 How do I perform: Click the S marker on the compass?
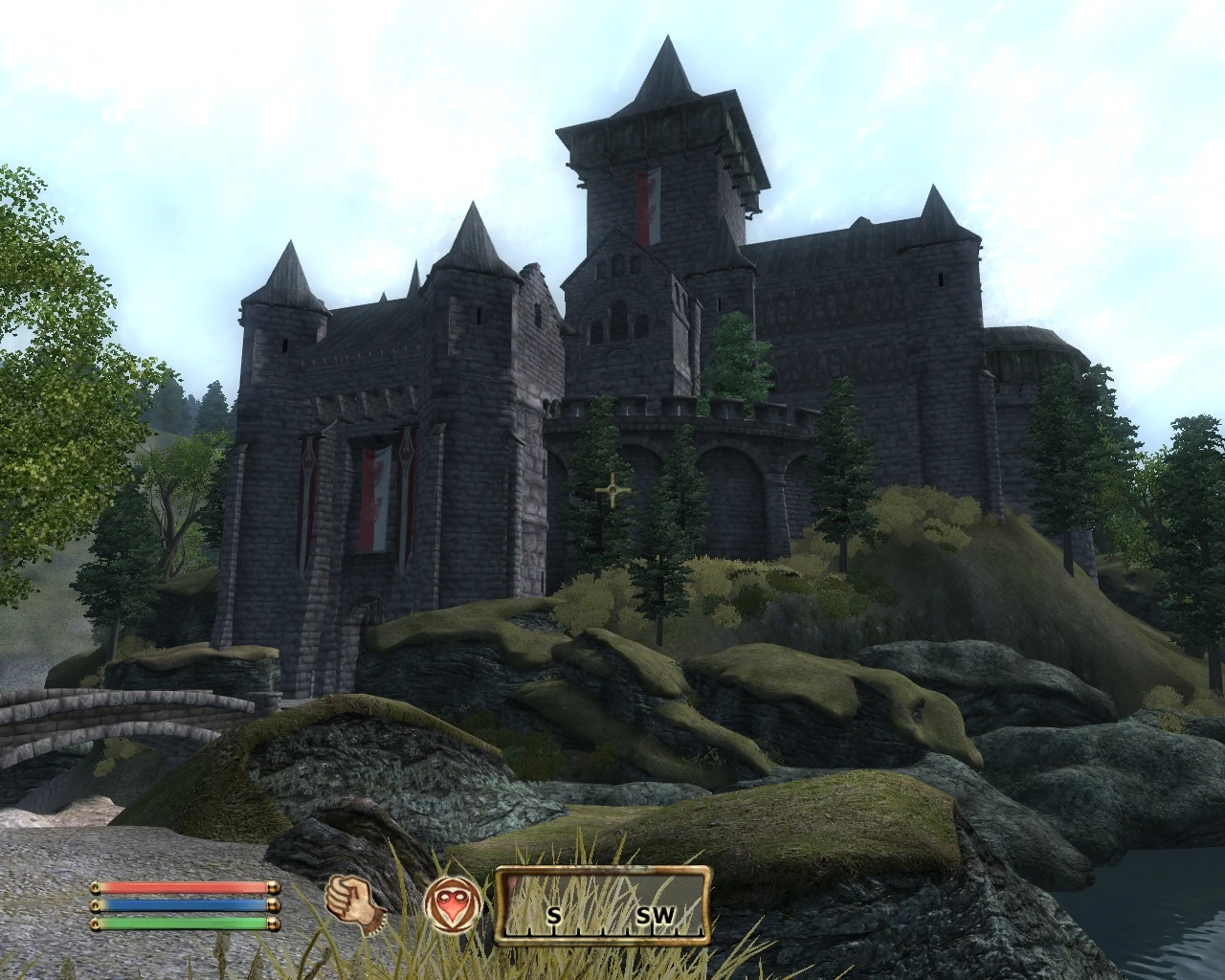click(553, 915)
